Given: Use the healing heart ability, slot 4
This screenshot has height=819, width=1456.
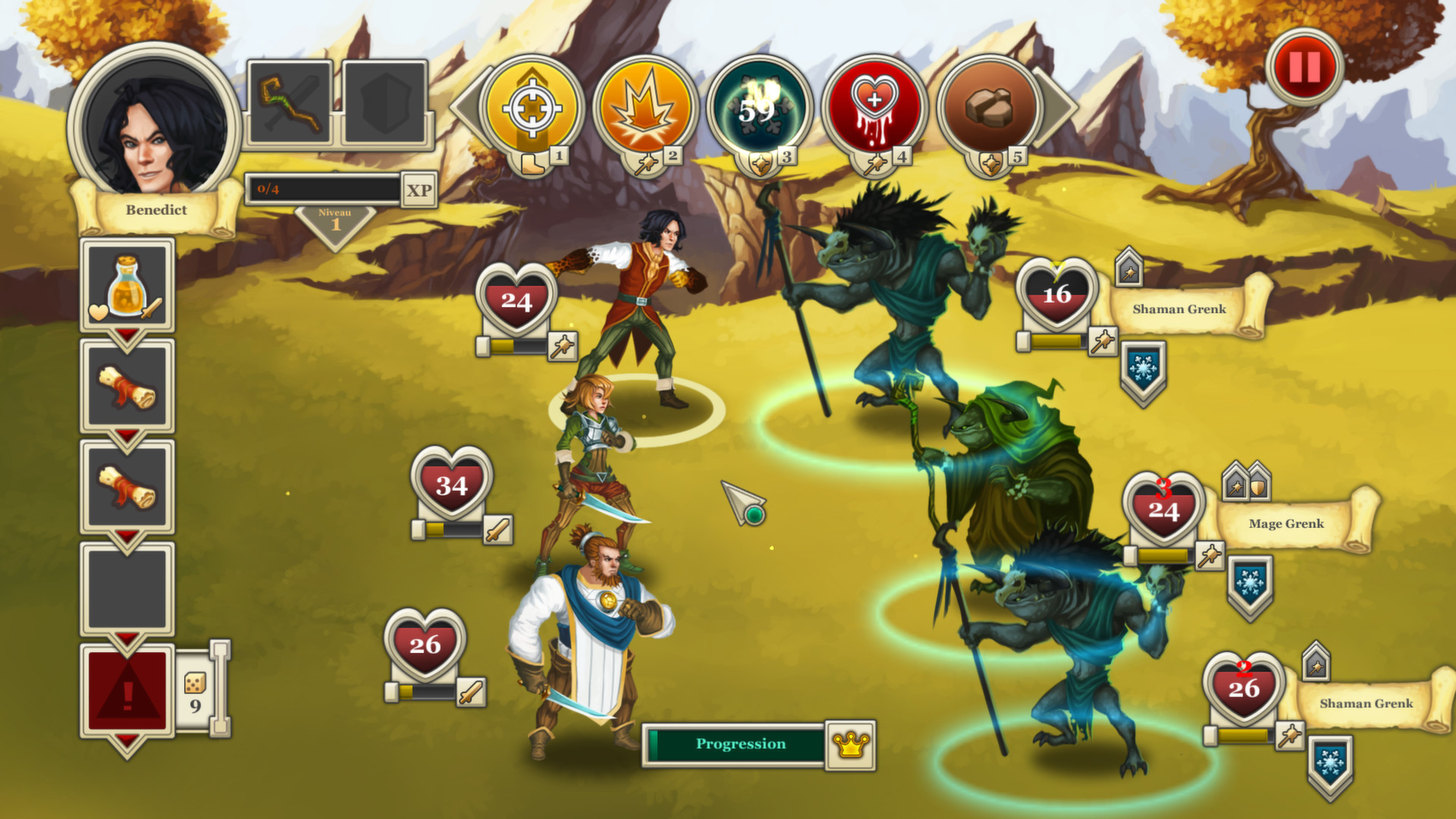Looking at the screenshot, I should pyautogui.click(x=876, y=106).
